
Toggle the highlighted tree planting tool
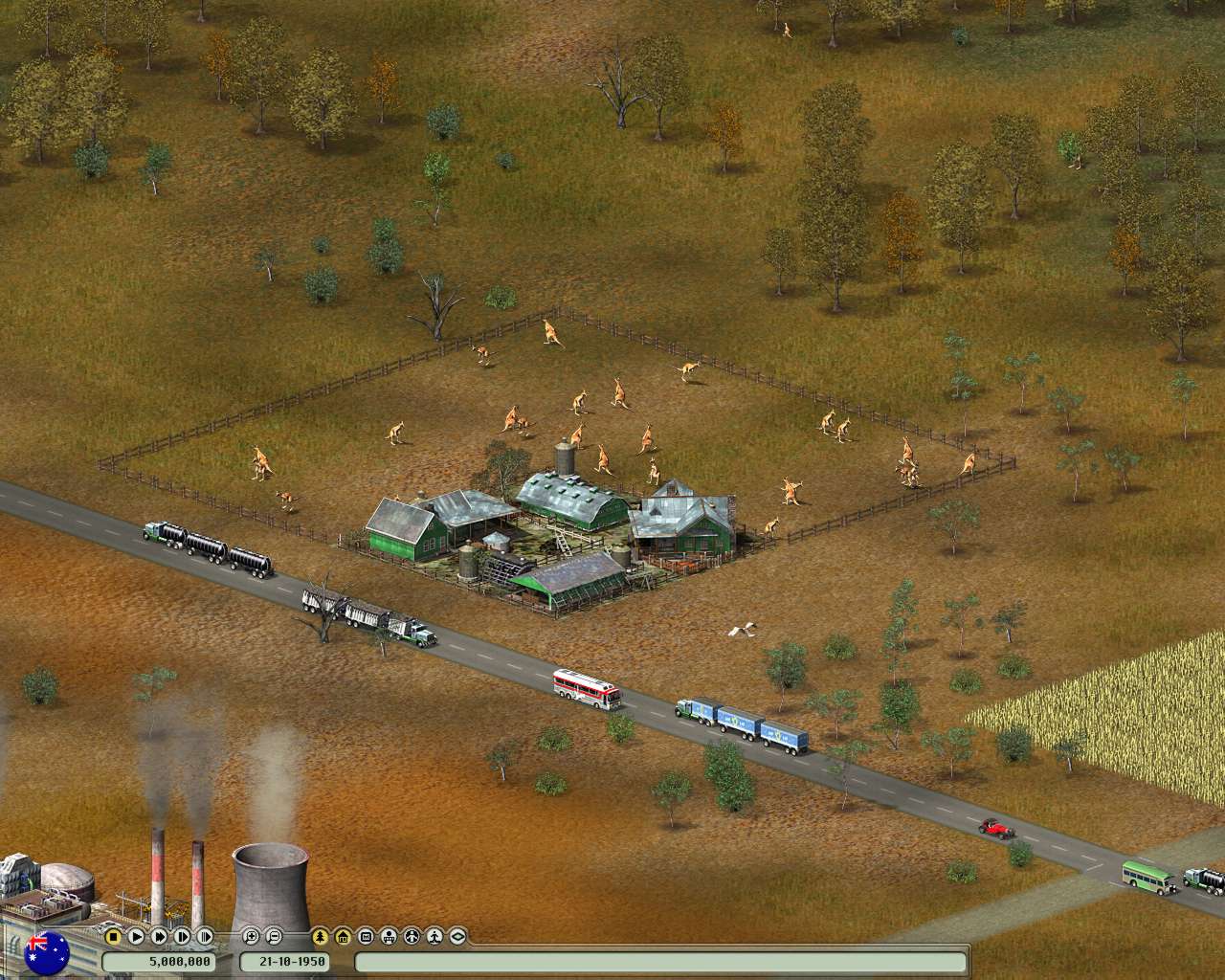[x=318, y=937]
